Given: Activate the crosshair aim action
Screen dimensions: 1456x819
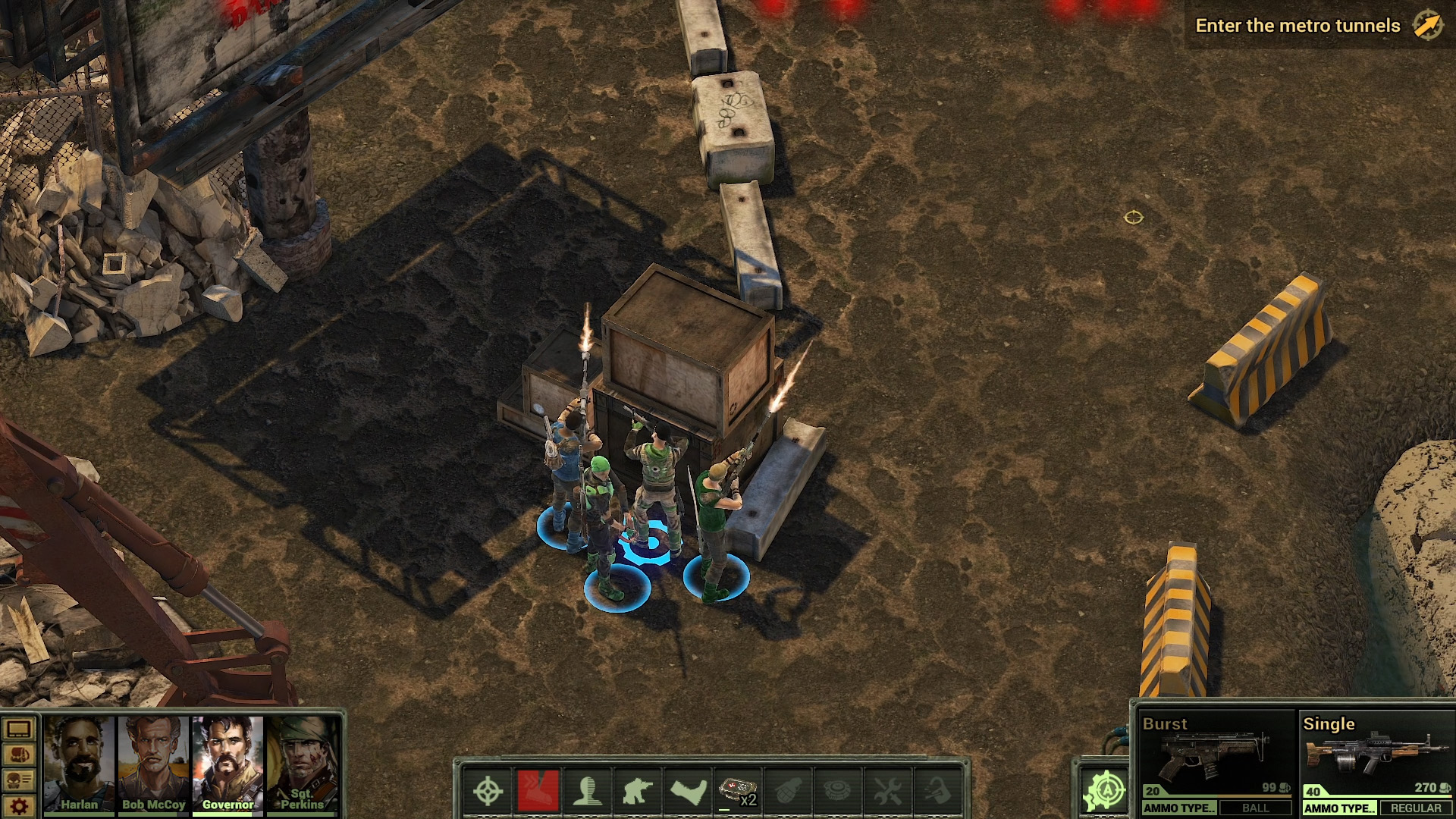Looking at the screenshot, I should (488, 792).
